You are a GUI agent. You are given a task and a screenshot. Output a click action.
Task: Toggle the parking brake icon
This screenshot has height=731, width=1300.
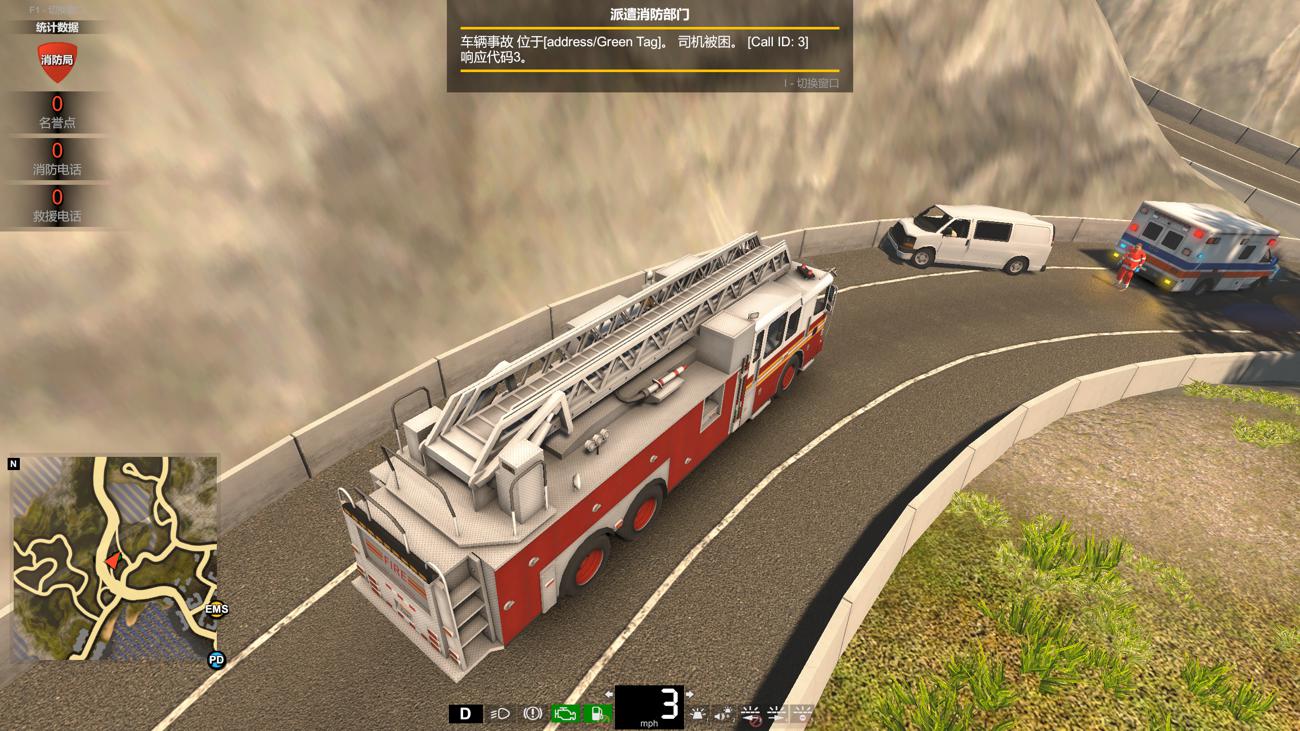tap(533, 714)
